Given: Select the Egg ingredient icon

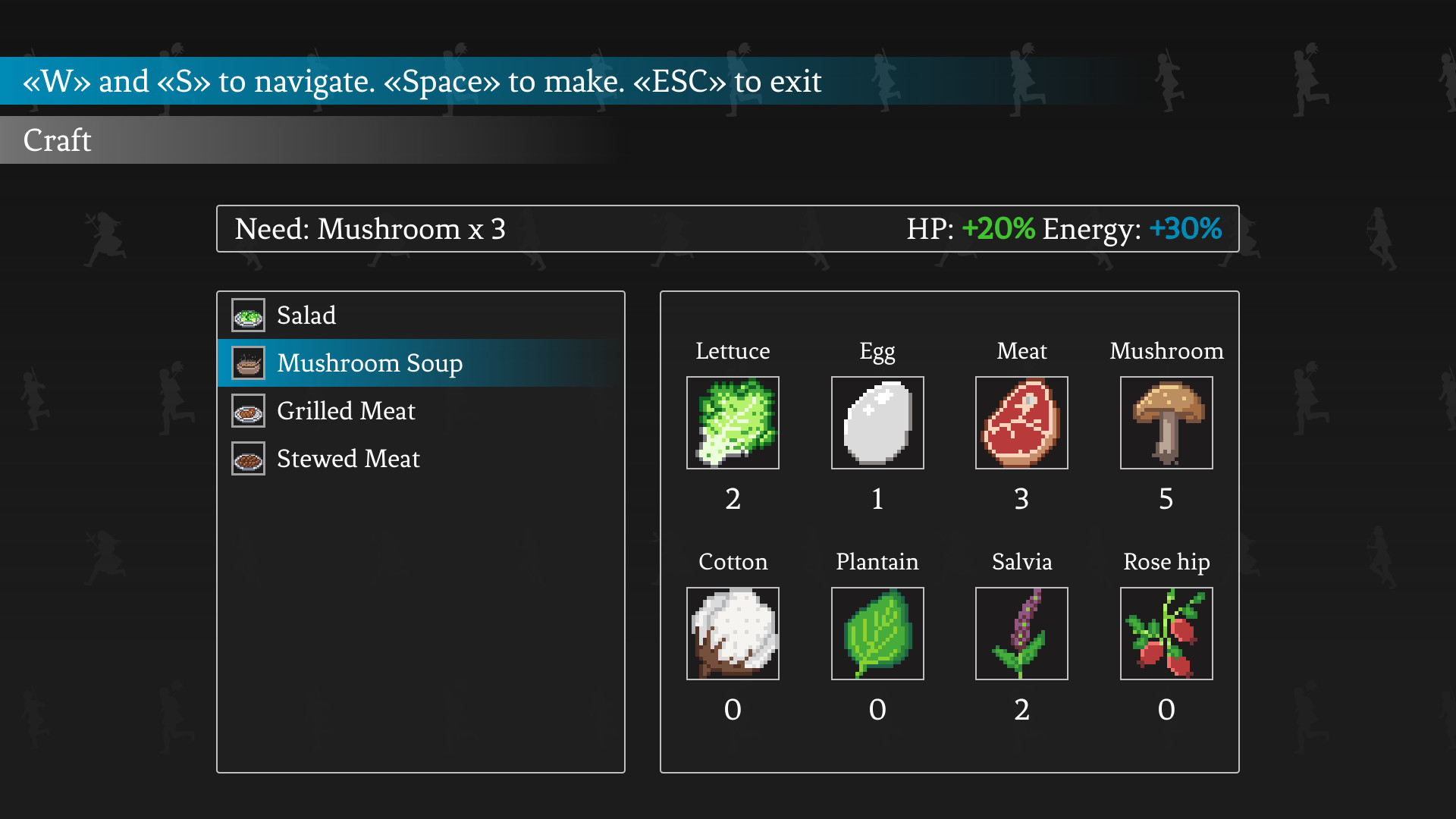Looking at the screenshot, I should [877, 422].
